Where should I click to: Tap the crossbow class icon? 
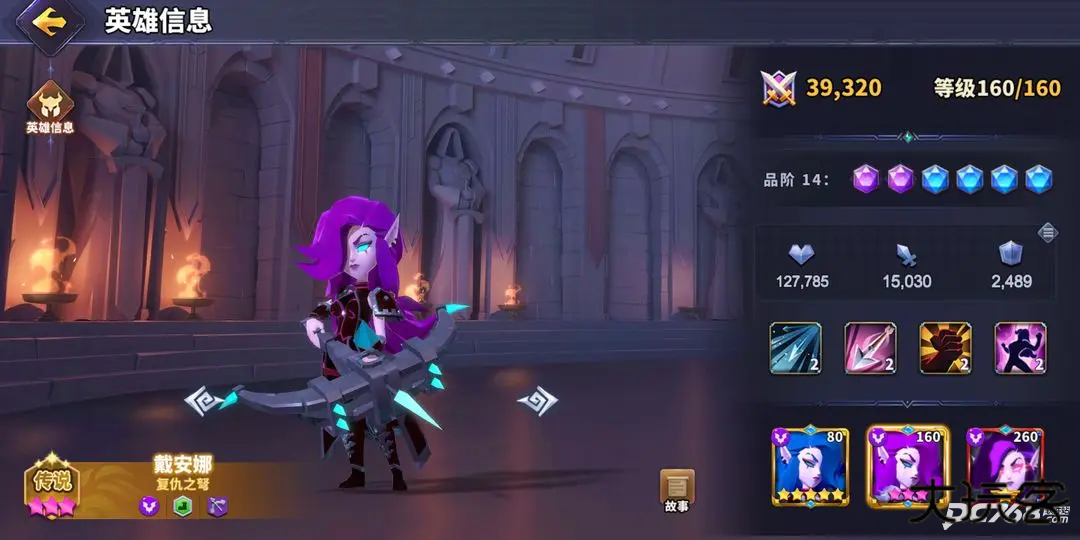coord(218,506)
